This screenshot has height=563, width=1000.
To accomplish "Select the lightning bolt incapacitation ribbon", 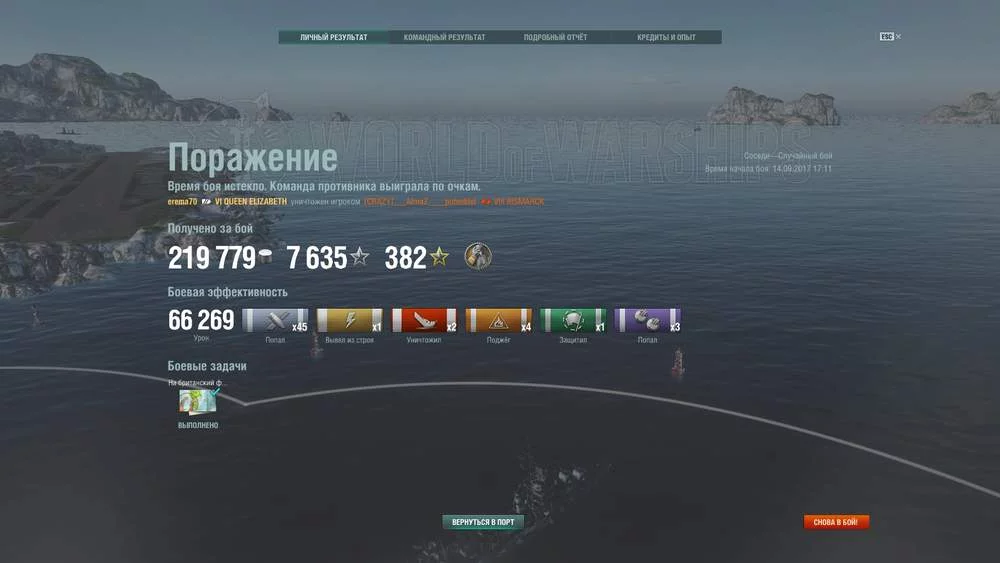I will click(x=350, y=320).
